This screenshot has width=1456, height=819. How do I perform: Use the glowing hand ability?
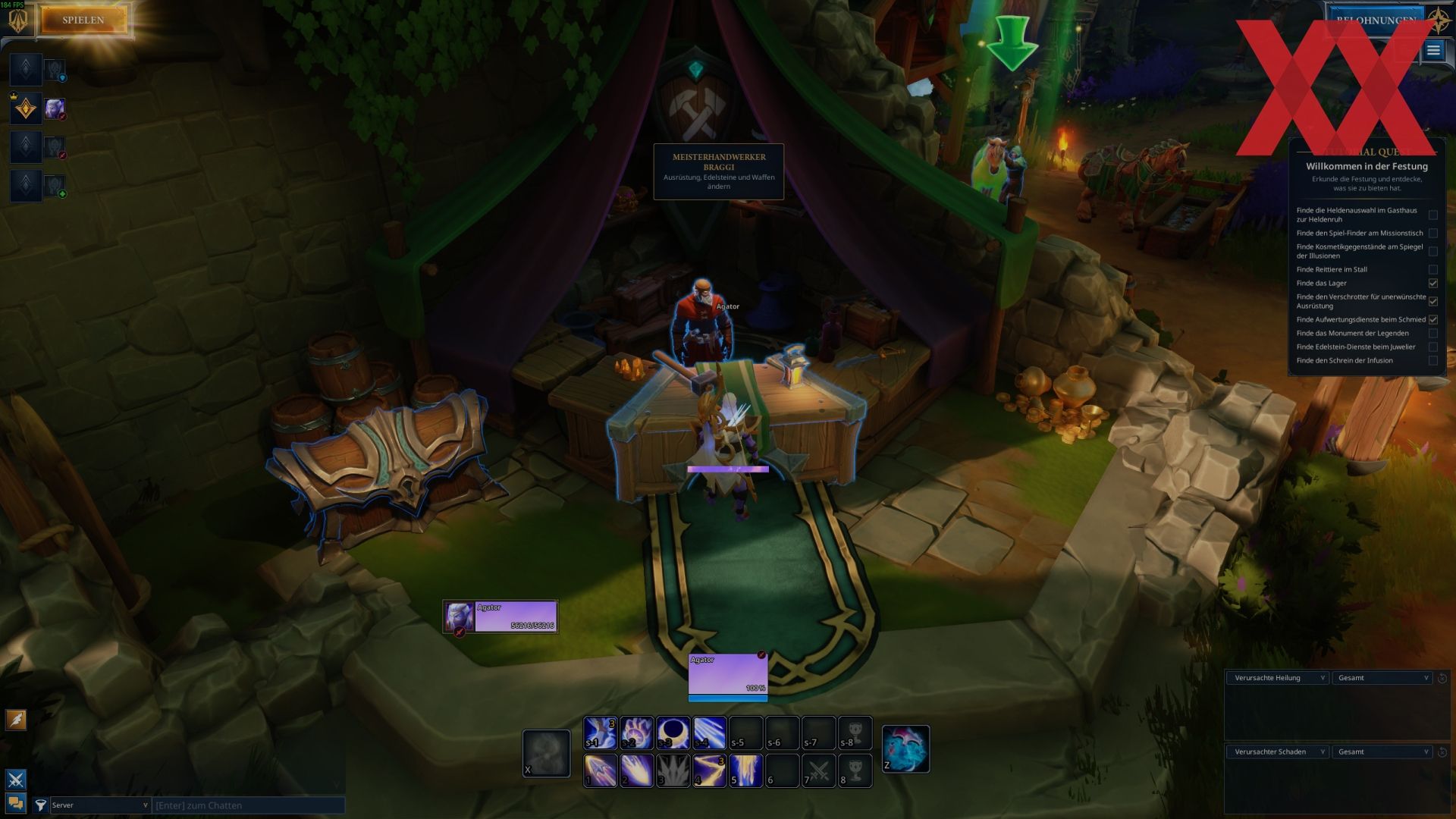[636, 733]
